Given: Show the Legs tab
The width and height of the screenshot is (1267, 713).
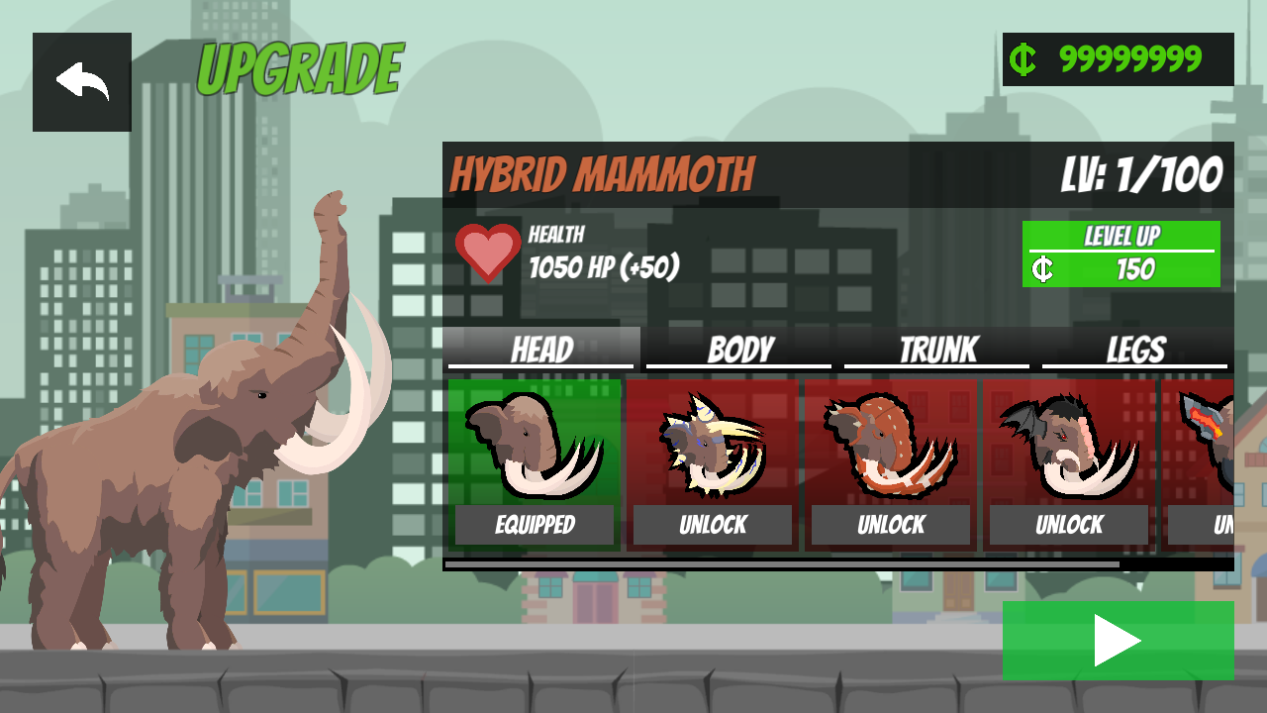Looking at the screenshot, I should point(1135,349).
